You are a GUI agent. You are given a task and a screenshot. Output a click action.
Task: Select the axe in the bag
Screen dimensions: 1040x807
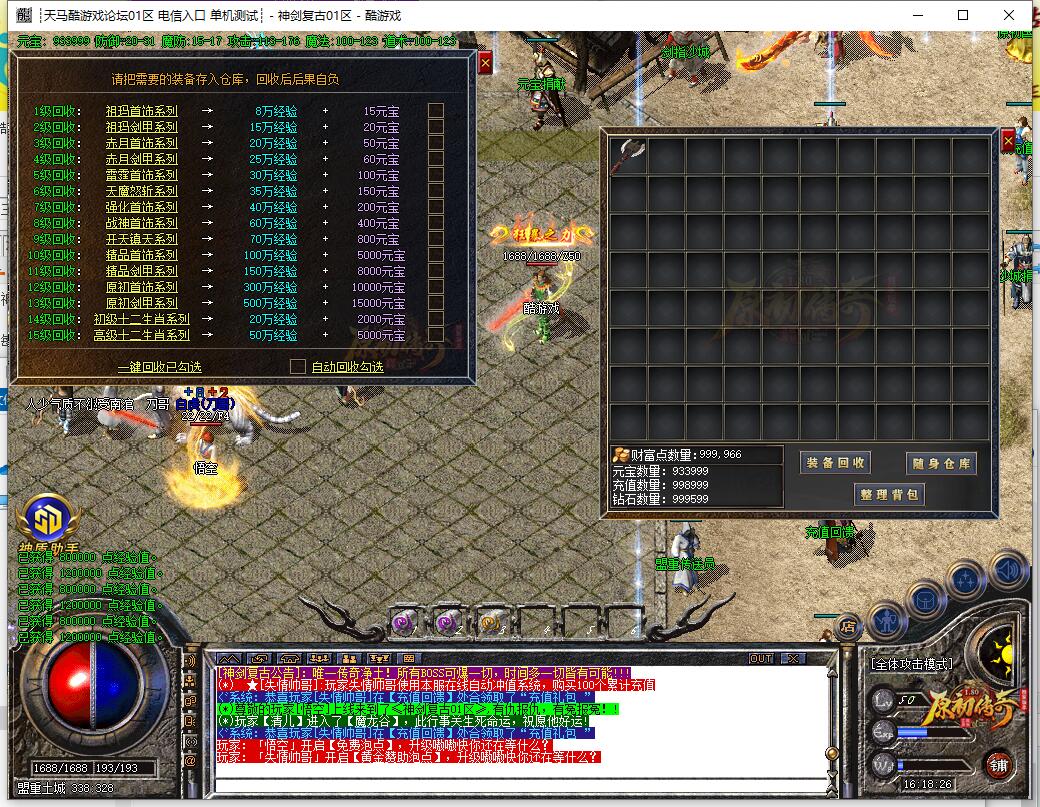point(629,156)
